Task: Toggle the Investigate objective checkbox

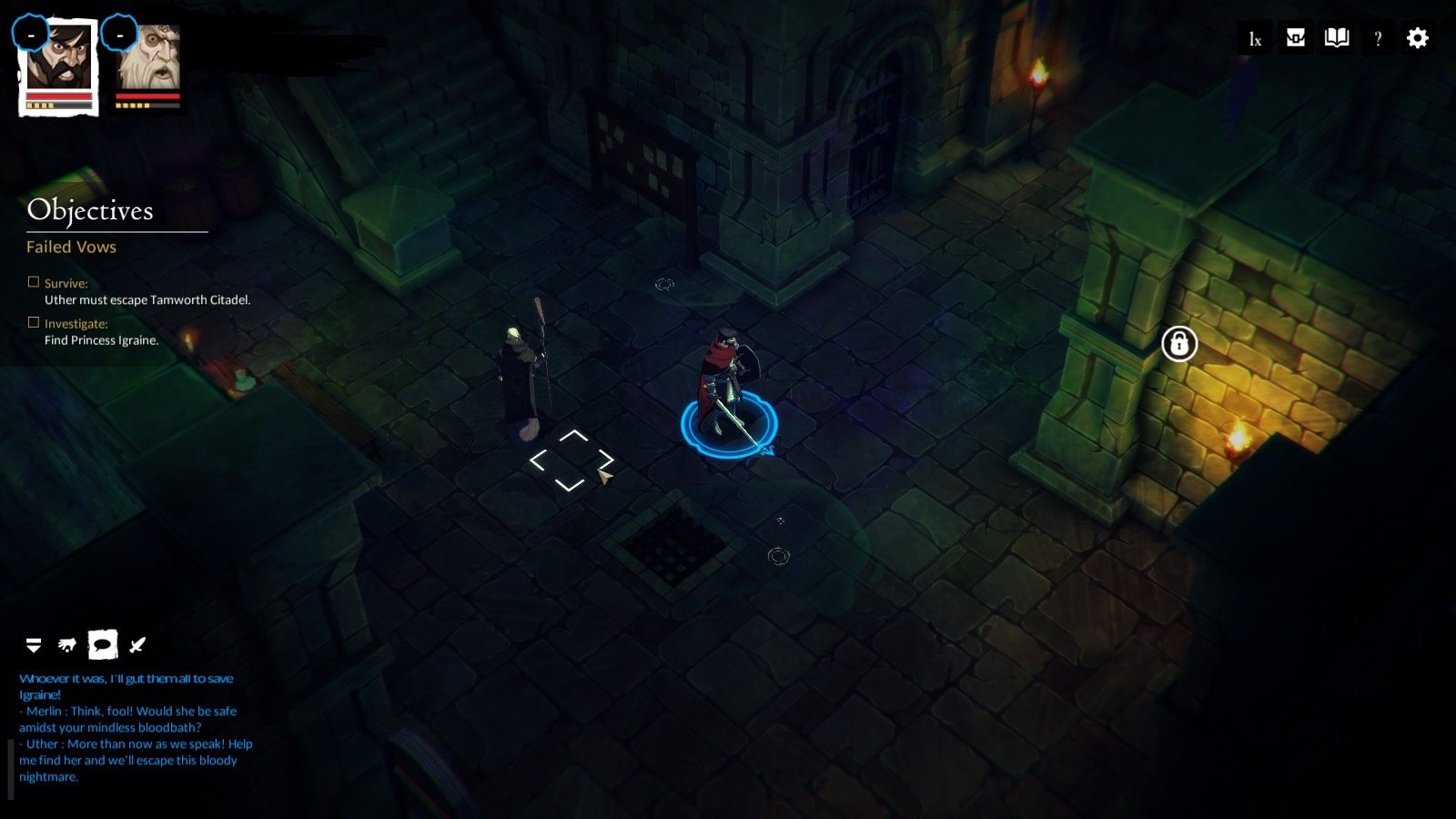Action: 33,320
